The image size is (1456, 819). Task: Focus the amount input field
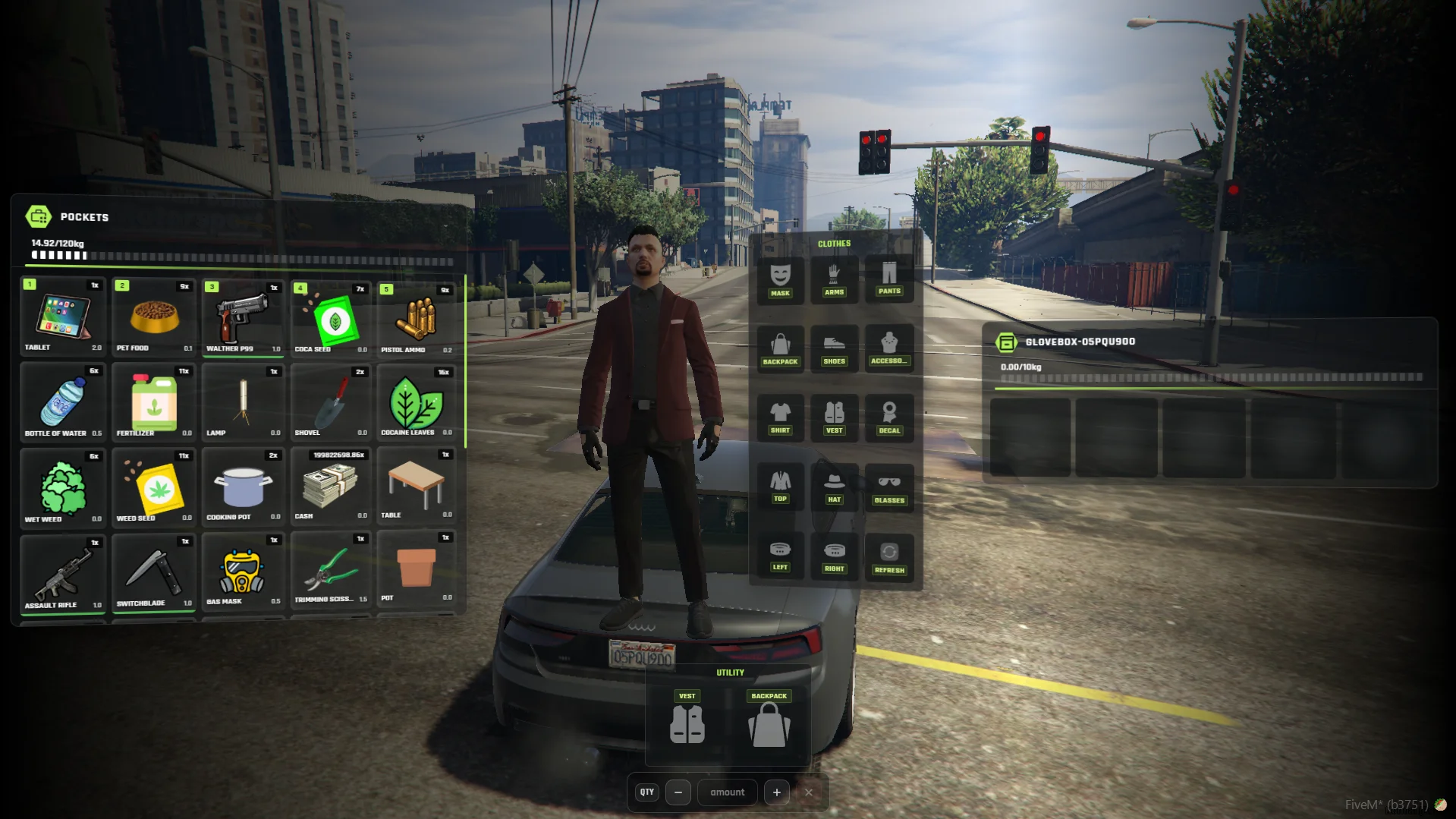point(727,792)
